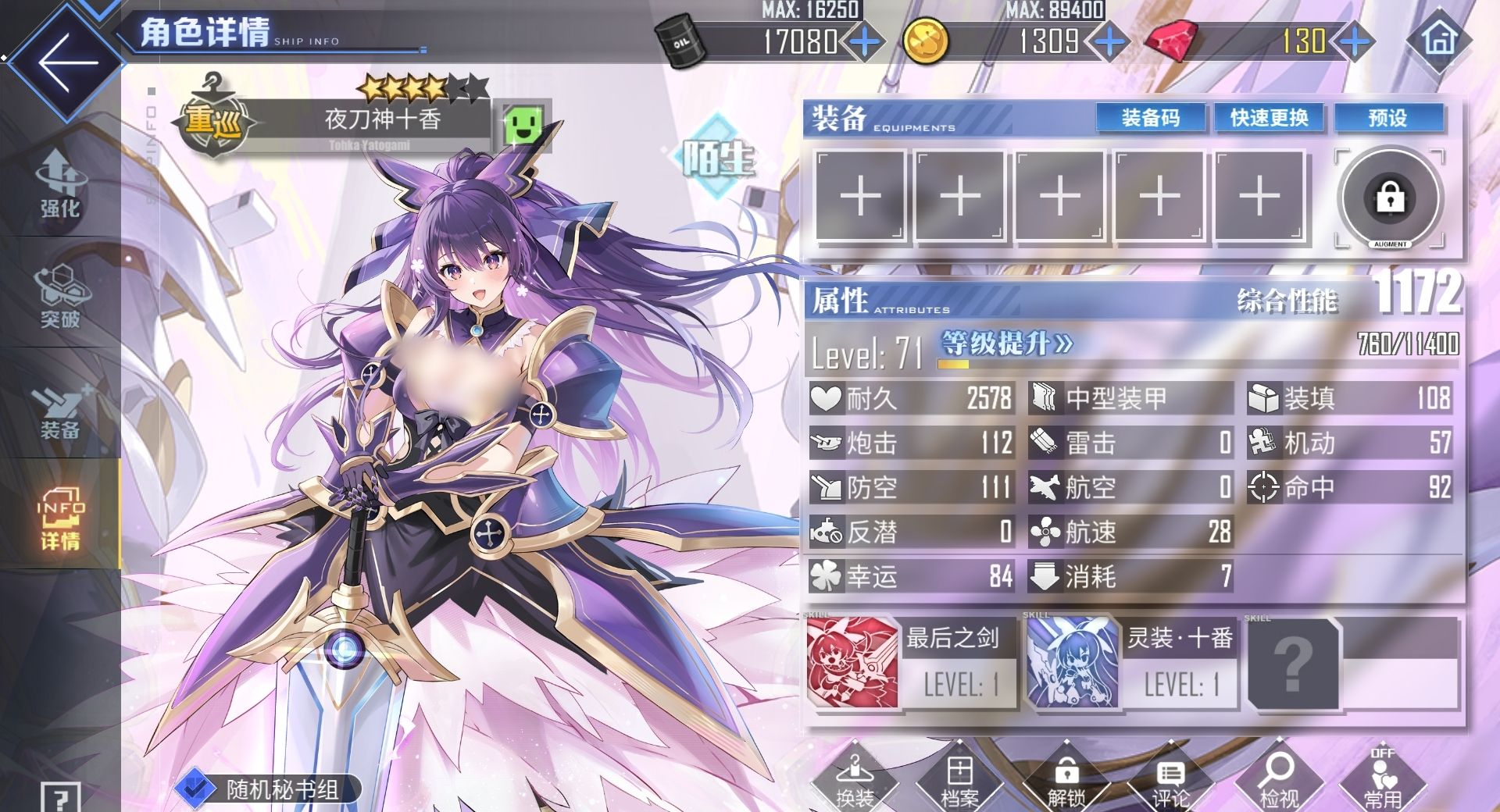1500x812 pixels.
Task: Go back with the arrow button
Action: point(66,61)
